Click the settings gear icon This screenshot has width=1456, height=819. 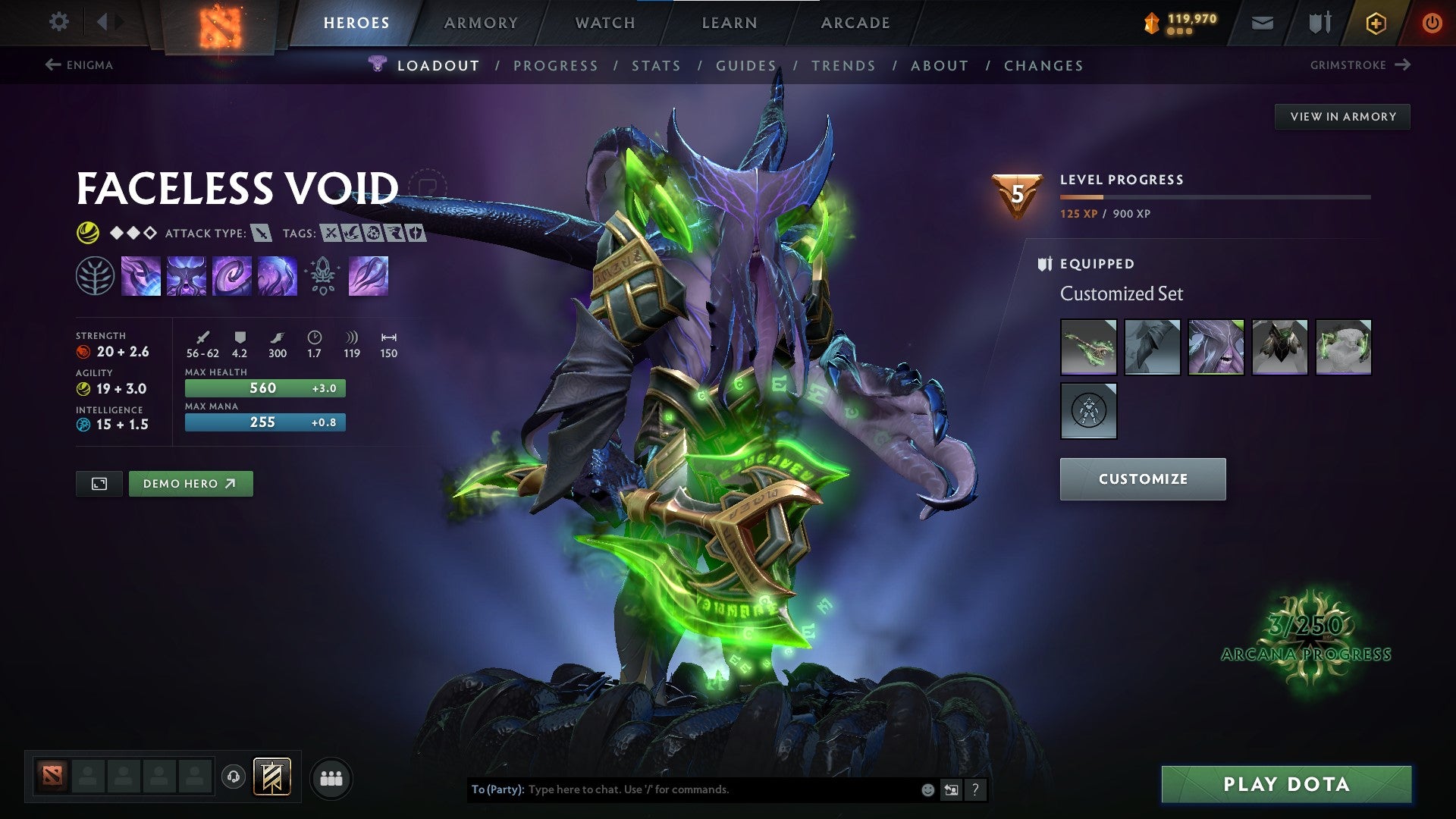[x=58, y=22]
